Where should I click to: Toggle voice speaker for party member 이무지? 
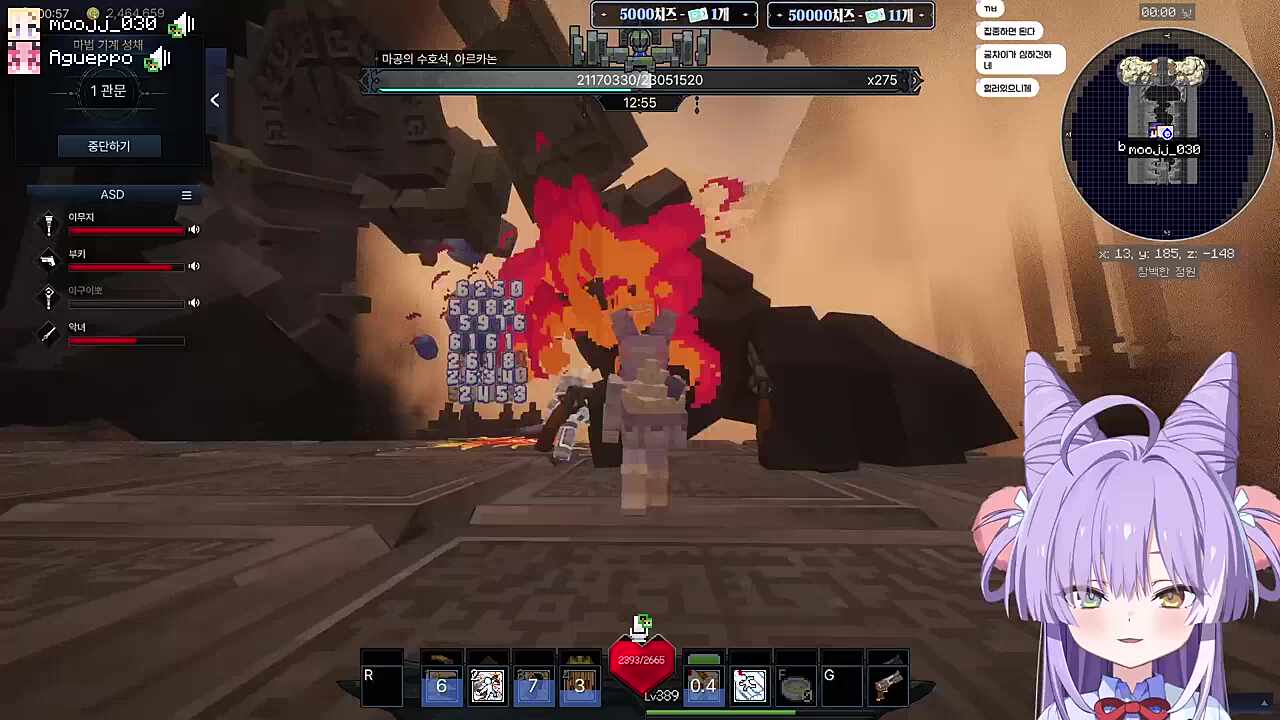click(x=194, y=230)
